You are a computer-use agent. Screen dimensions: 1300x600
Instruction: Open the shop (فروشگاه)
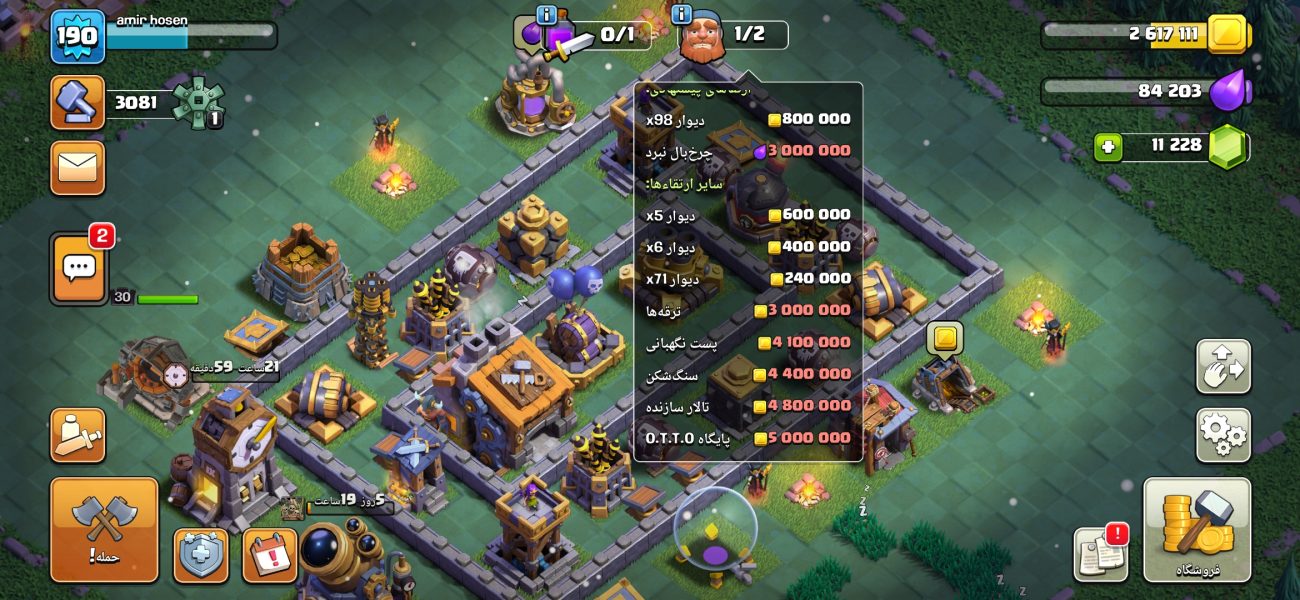pos(1197,529)
